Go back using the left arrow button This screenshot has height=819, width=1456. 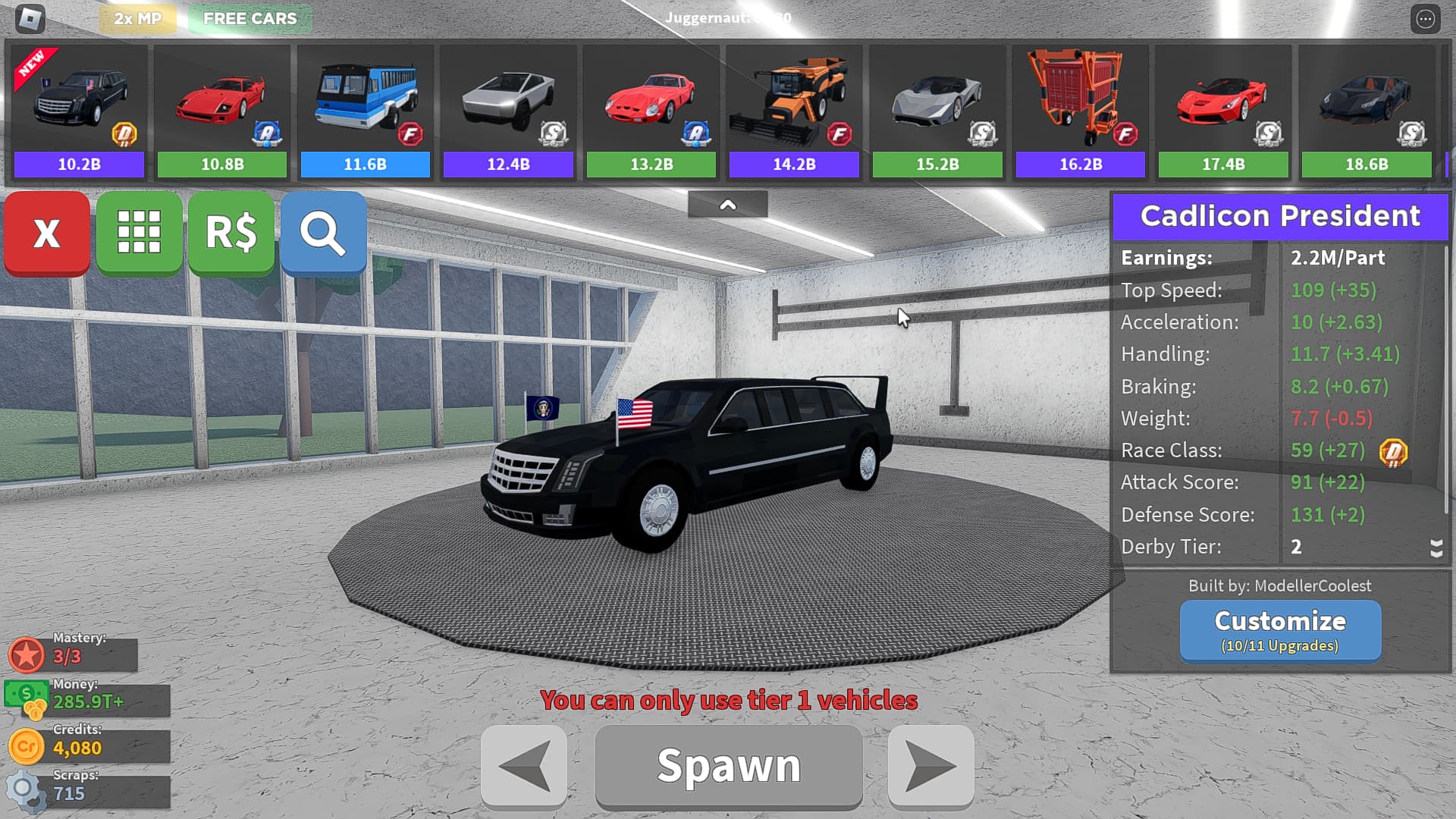point(522,764)
